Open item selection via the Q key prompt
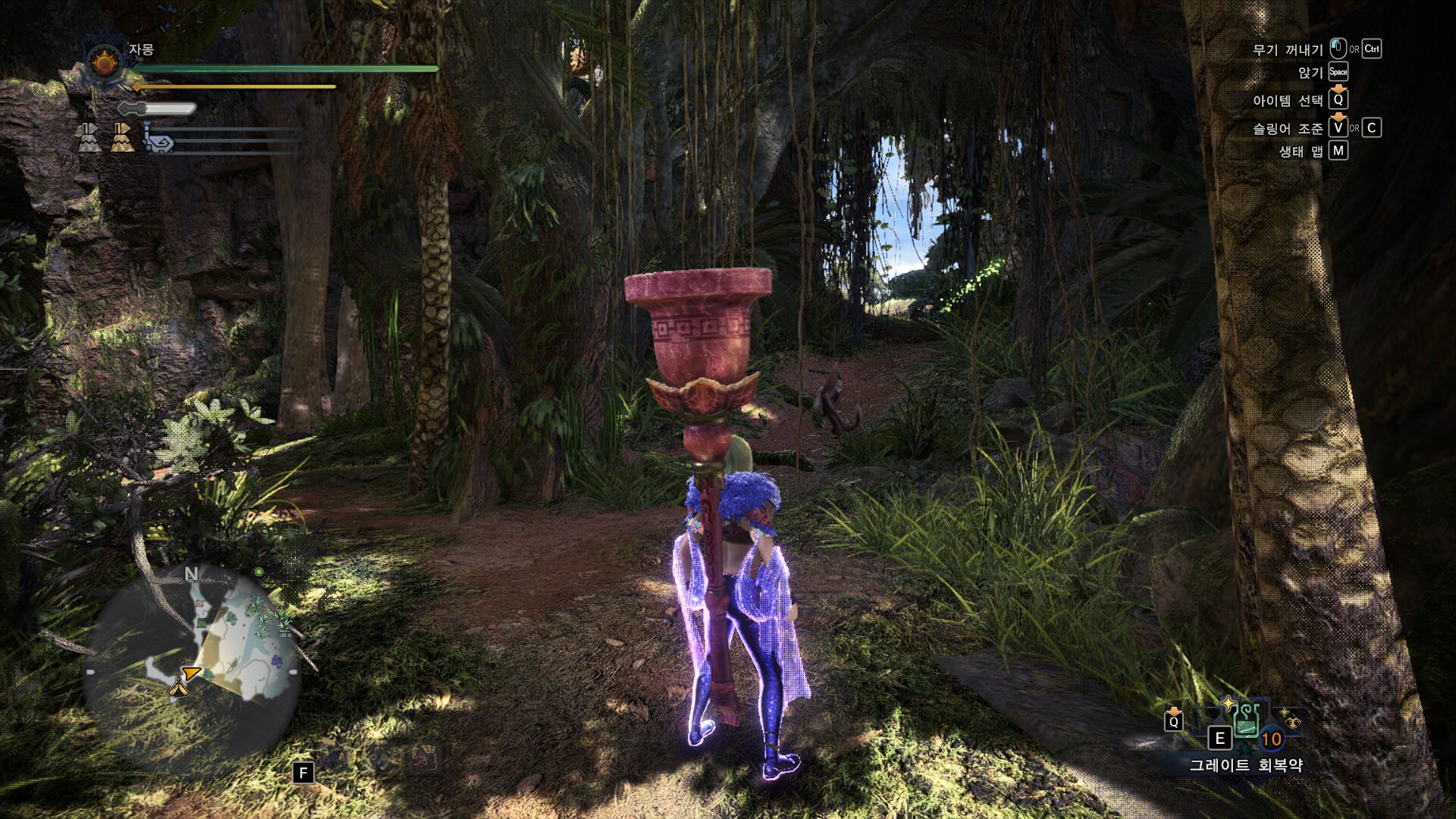This screenshot has width=1456, height=819. point(1339,101)
